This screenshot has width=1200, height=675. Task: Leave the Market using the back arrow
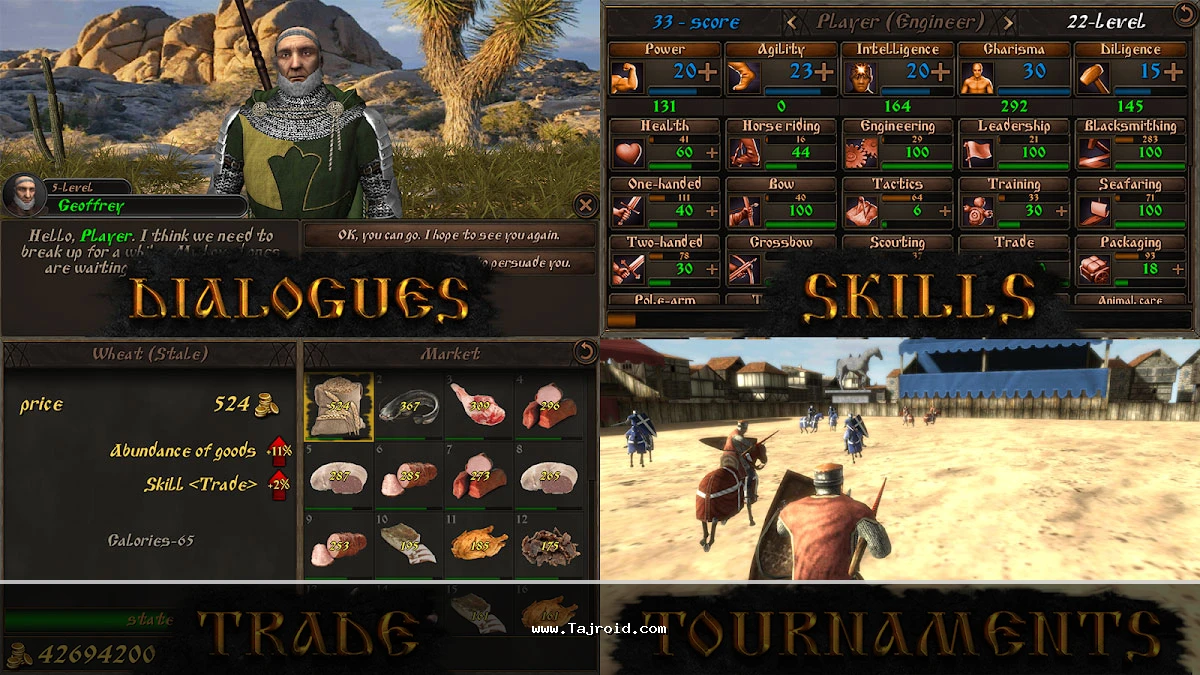[583, 352]
